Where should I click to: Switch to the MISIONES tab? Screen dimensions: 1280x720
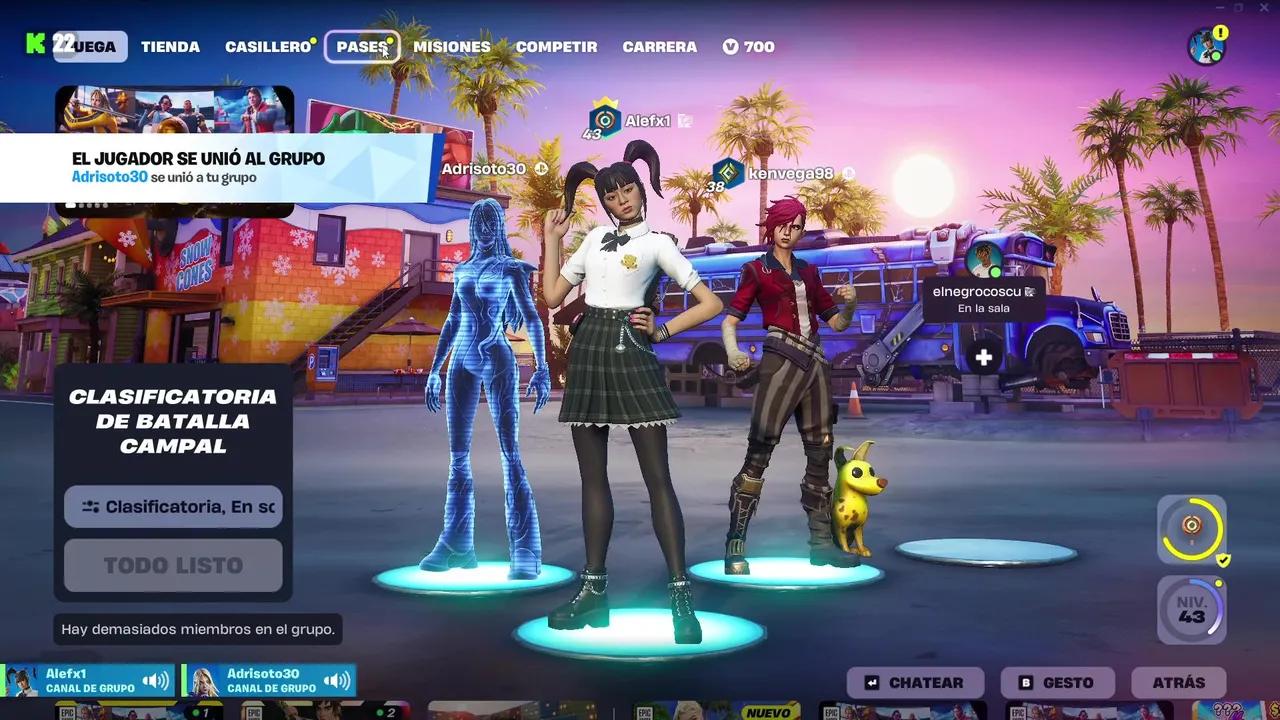tap(452, 46)
